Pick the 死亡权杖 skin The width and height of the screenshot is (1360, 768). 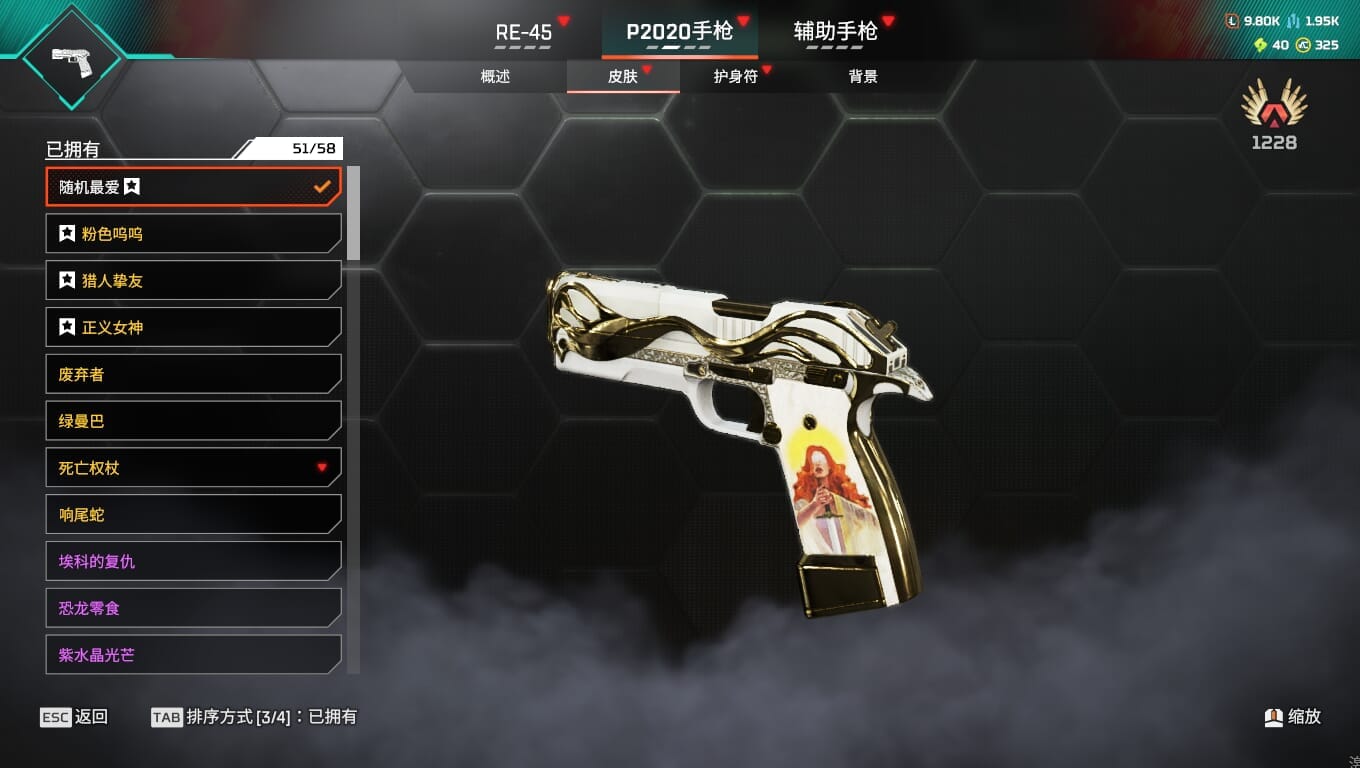point(193,468)
